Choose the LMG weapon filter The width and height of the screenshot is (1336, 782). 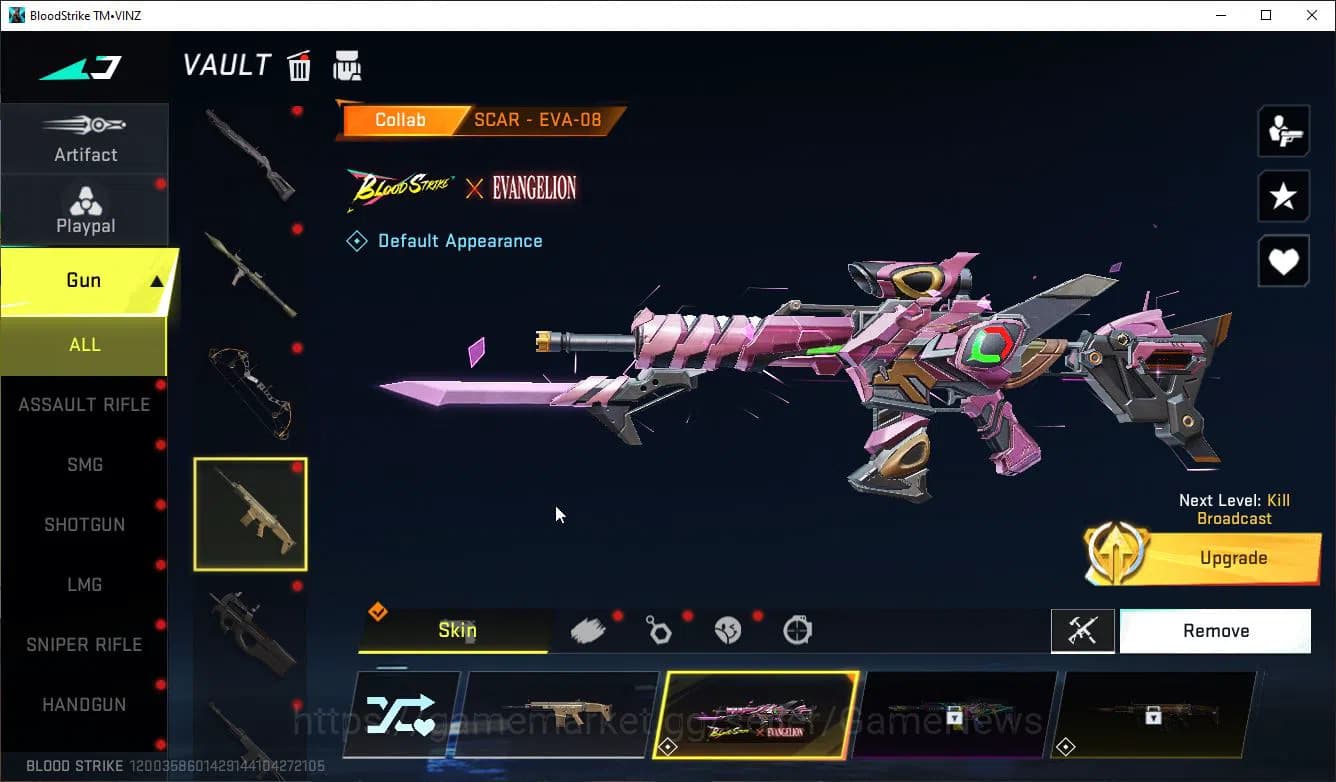coord(84,585)
